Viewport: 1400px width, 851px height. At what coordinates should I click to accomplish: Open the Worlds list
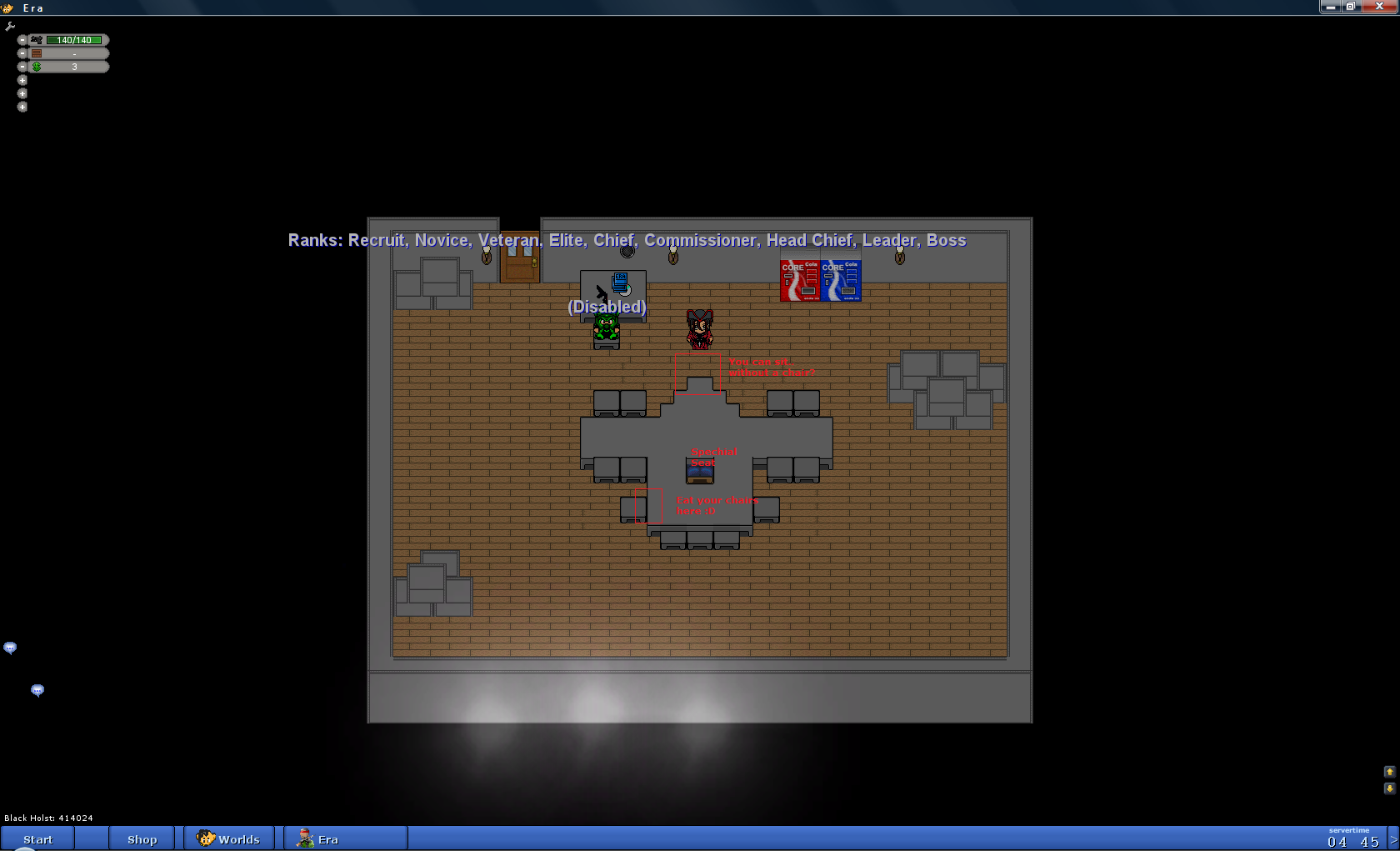point(229,839)
